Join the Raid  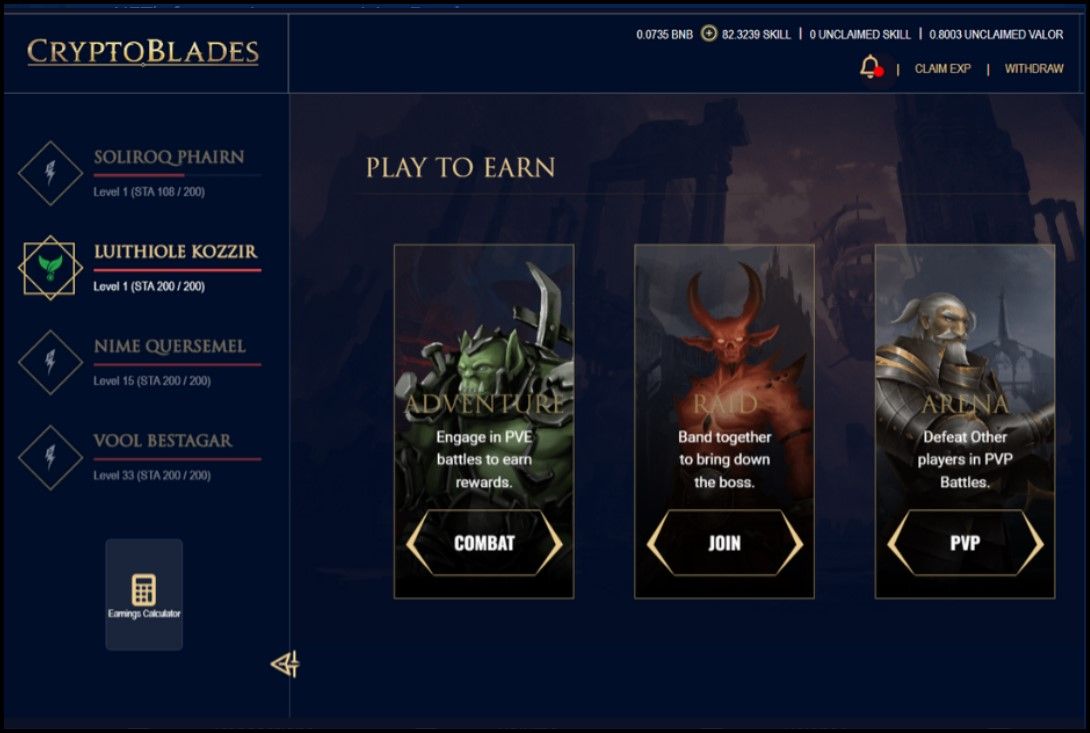724,543
